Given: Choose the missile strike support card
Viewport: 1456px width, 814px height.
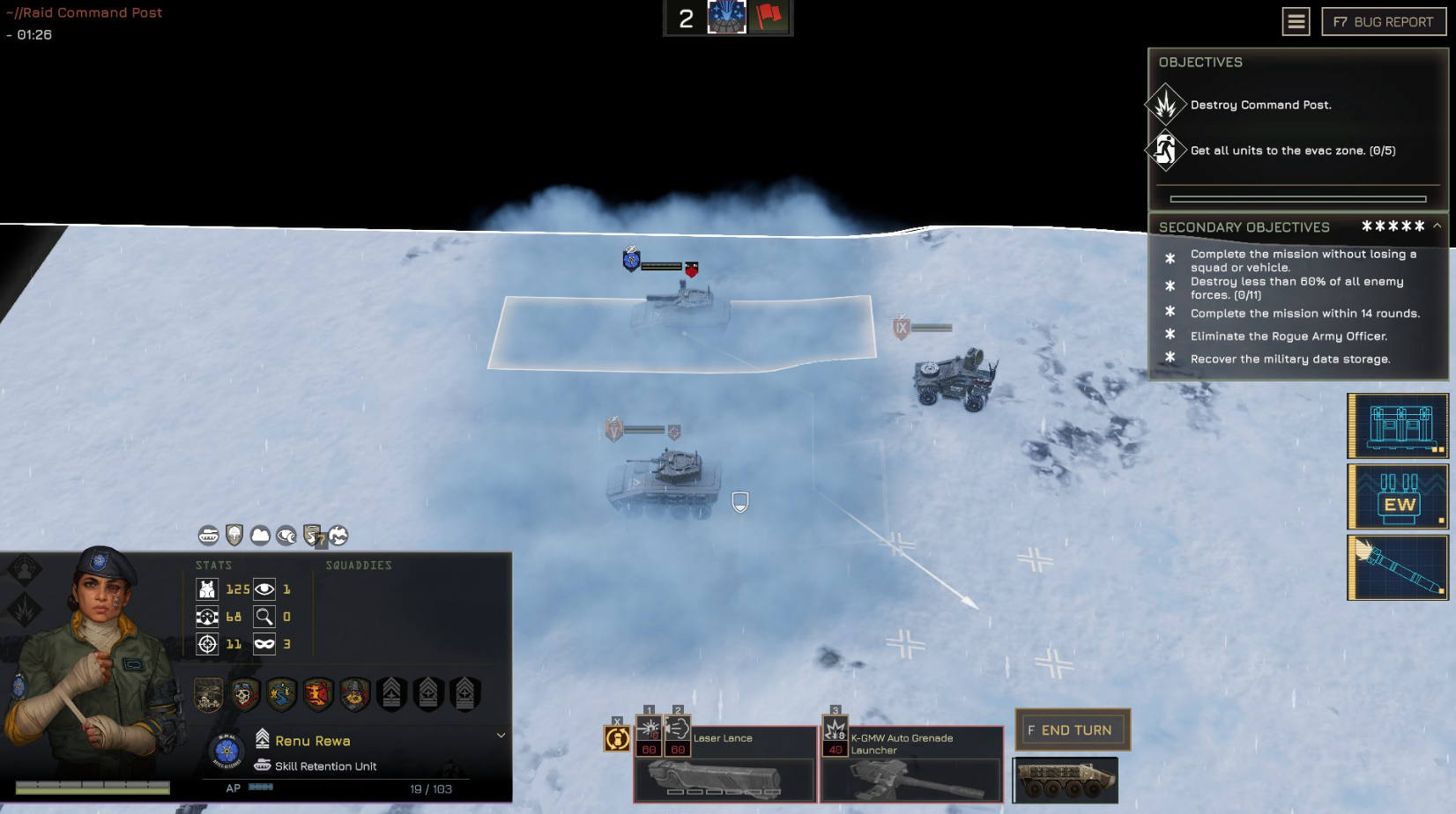Looking at the screenshot, I should click(1397, 568).
